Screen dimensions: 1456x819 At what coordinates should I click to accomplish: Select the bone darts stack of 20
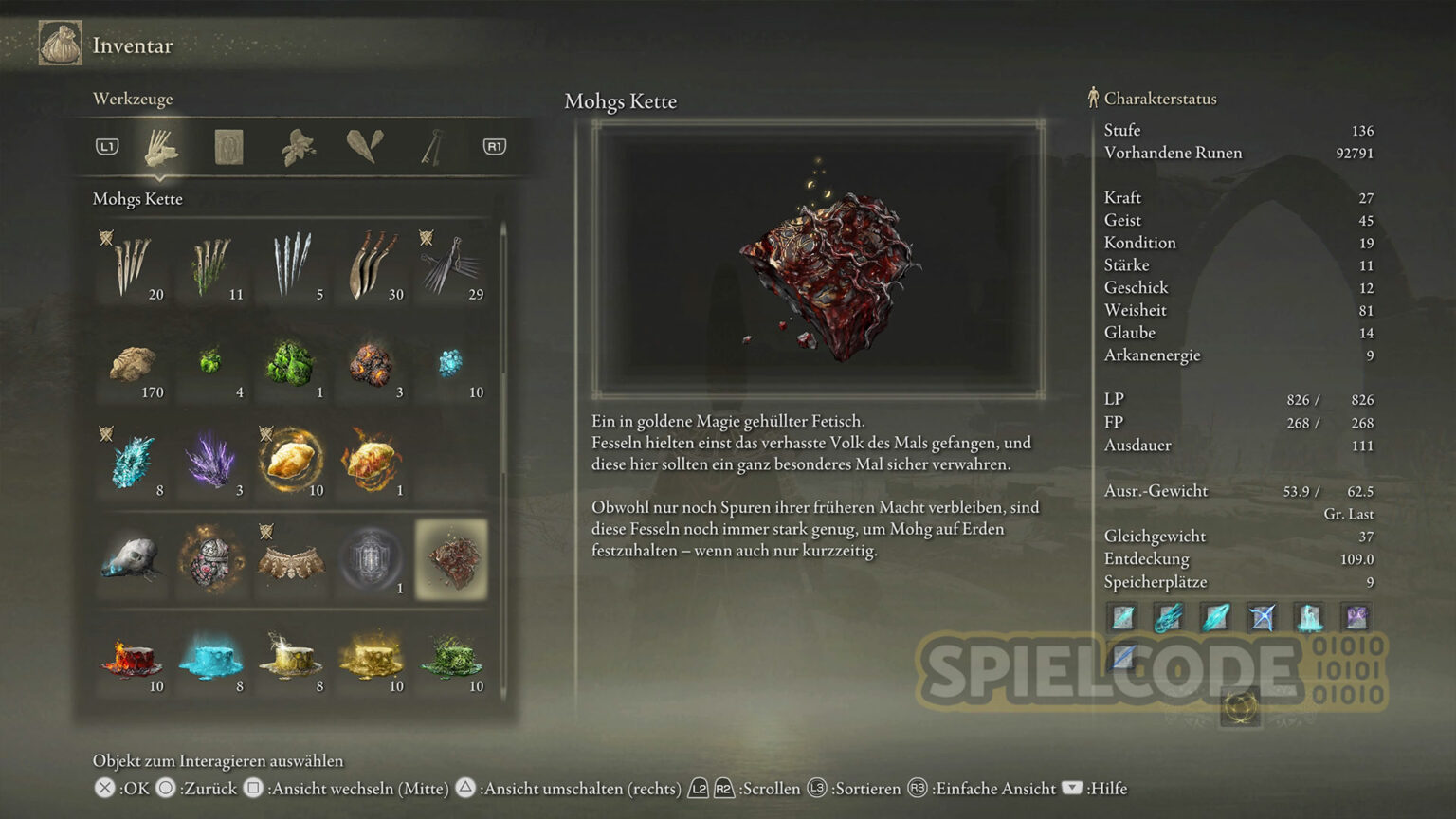[x=132, y=266]
